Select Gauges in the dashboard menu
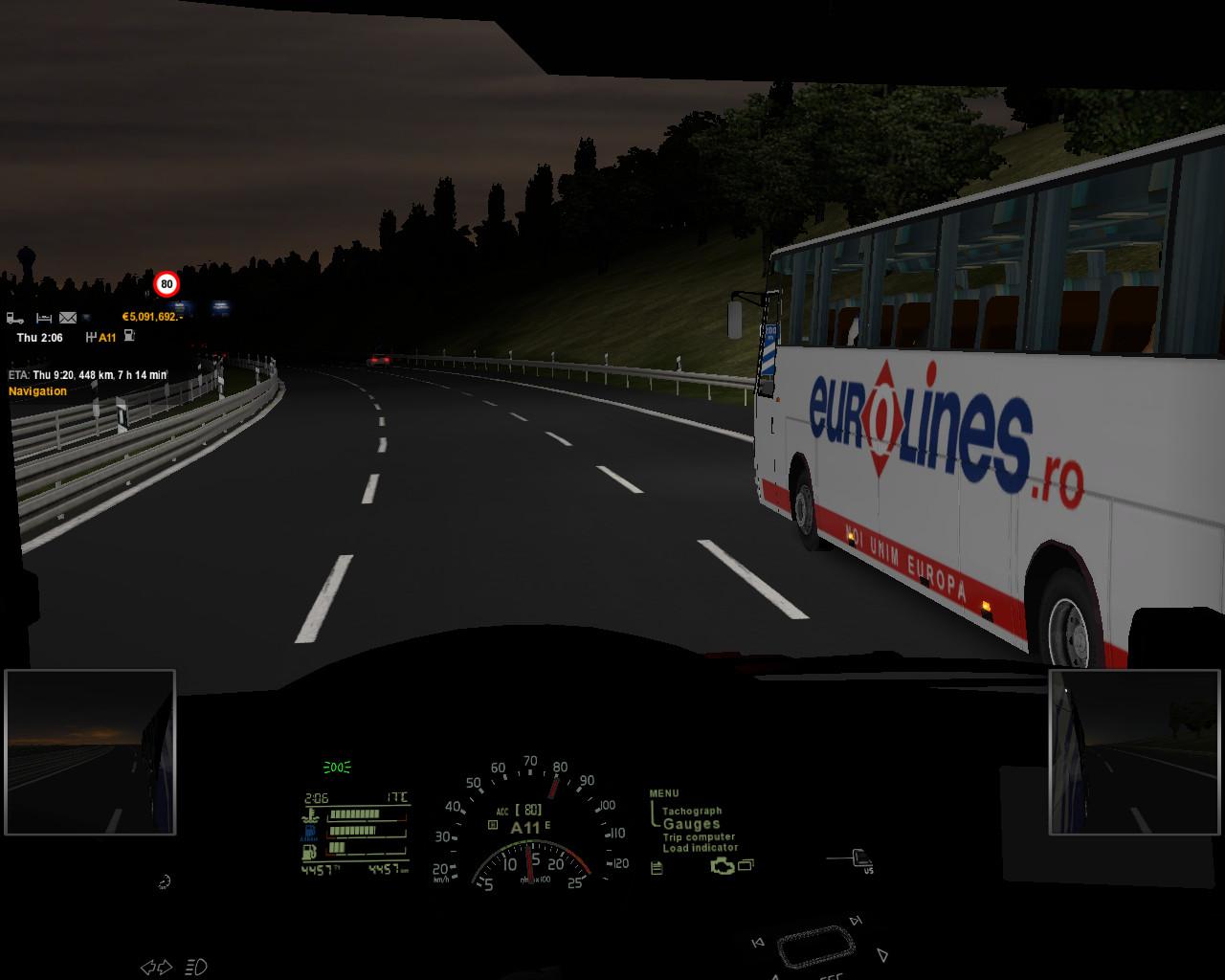The height and width of the screenshot is (980, 1225). pos(692,824)
